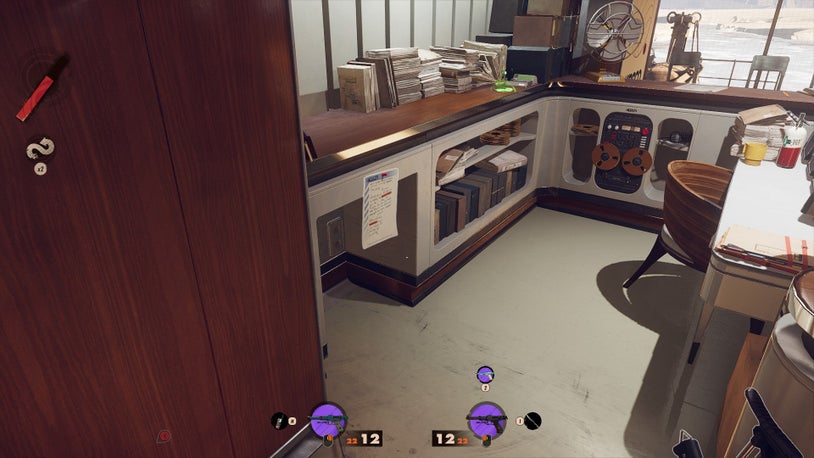
Task: Switch to the small holstered weapon icon
Action: pyautogui.click(x=485, y=374)
